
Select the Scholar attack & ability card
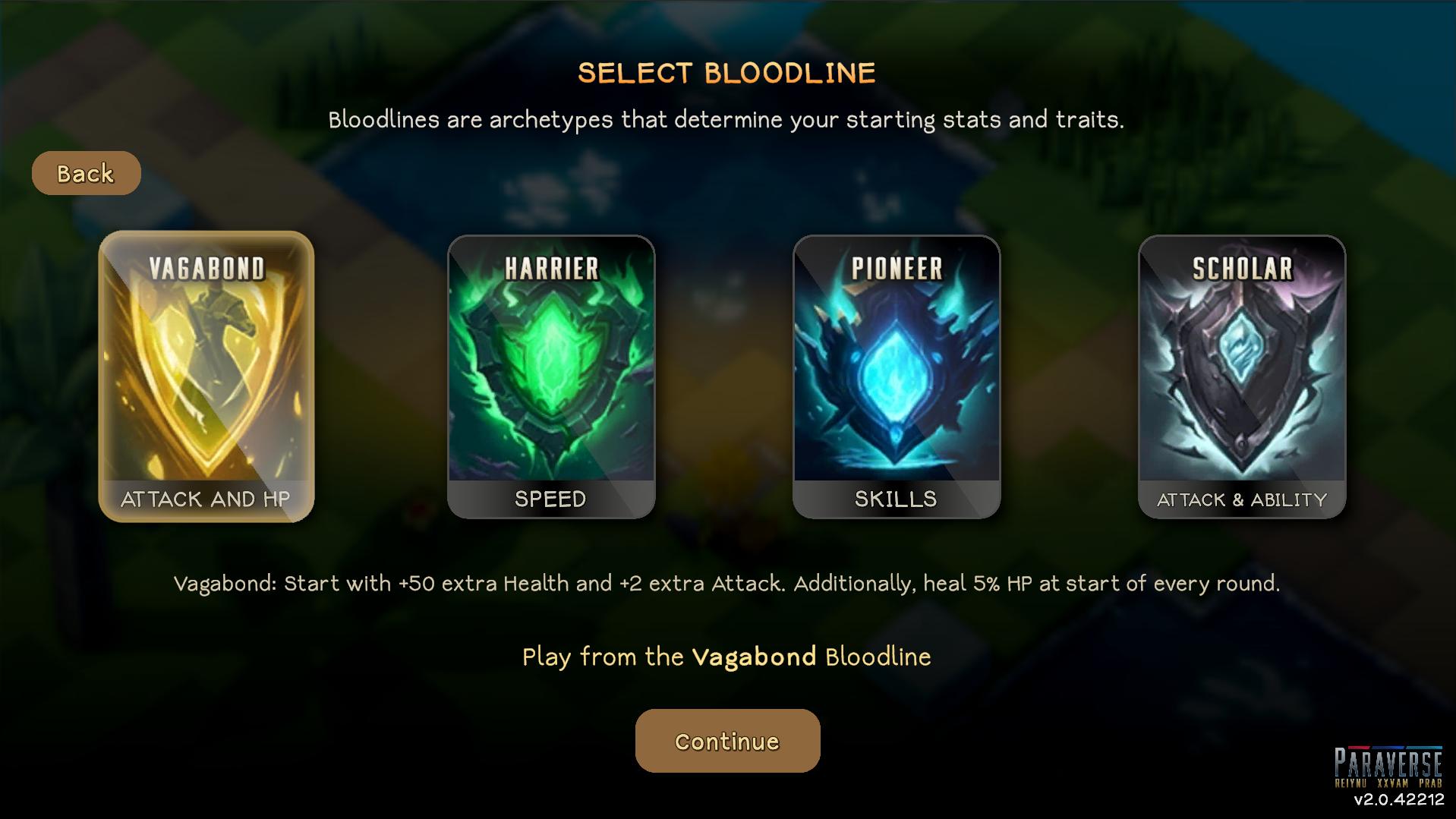1241,376
